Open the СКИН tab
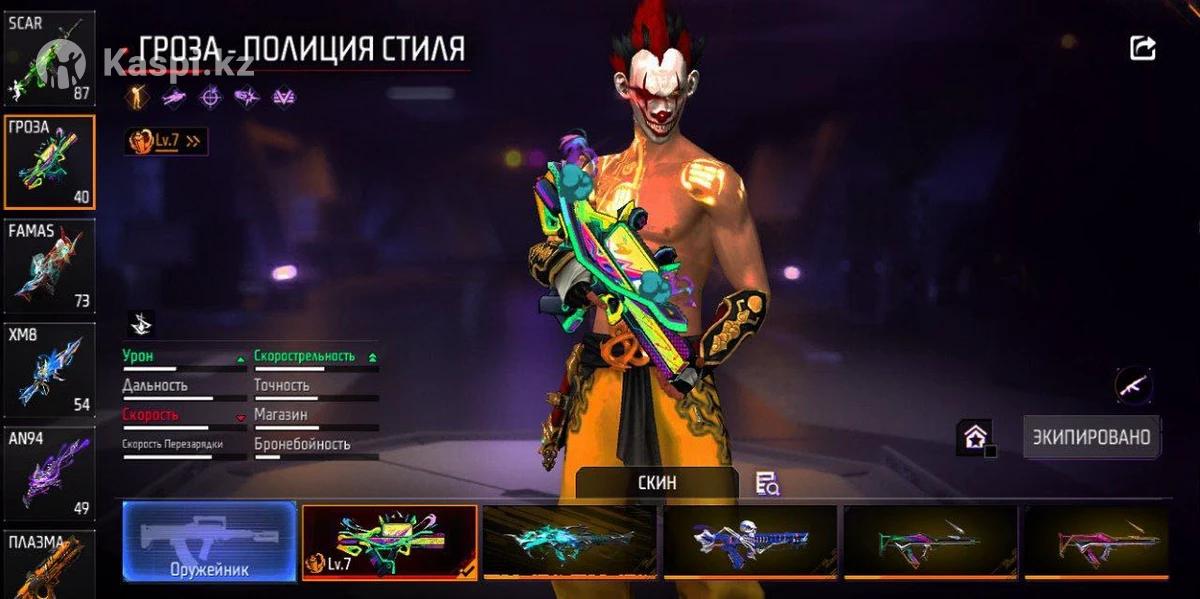 pyautogui.click(x=657, y=483)
